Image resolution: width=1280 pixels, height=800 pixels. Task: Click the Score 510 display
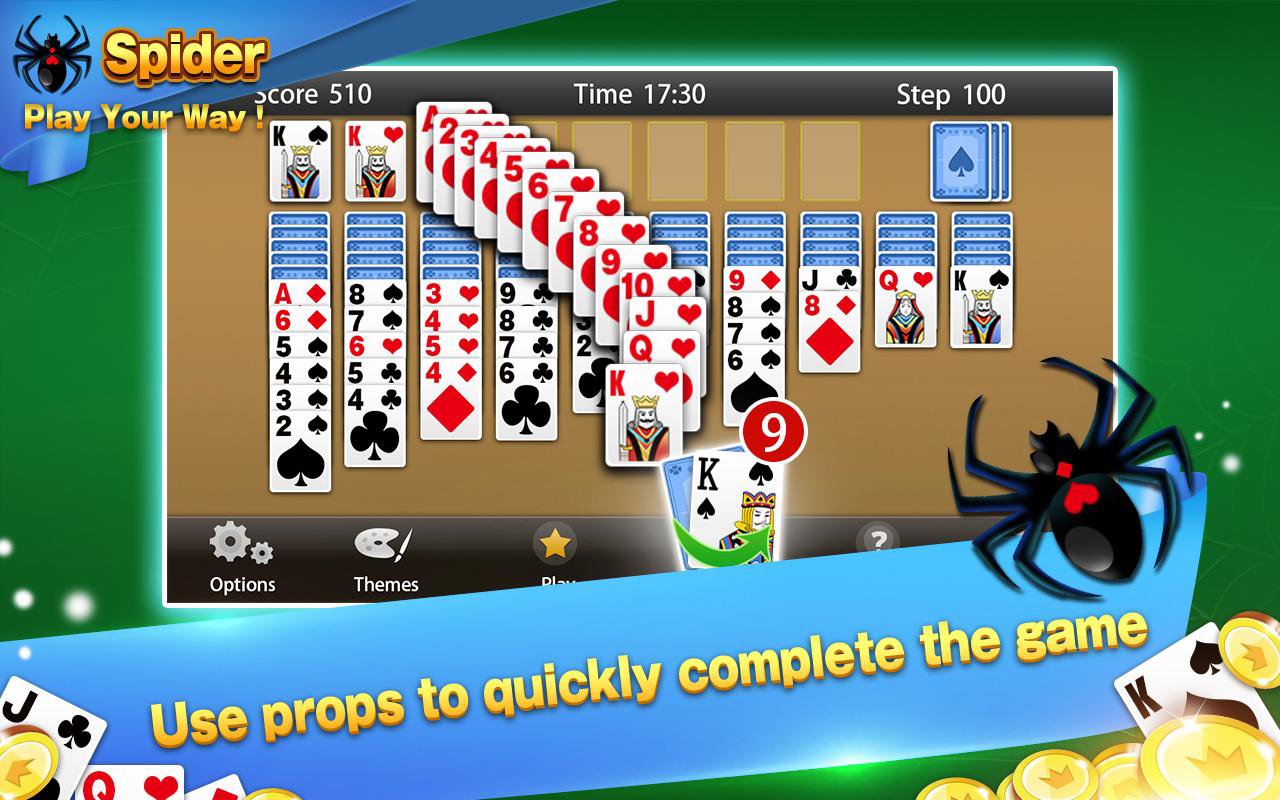point(312,93)
